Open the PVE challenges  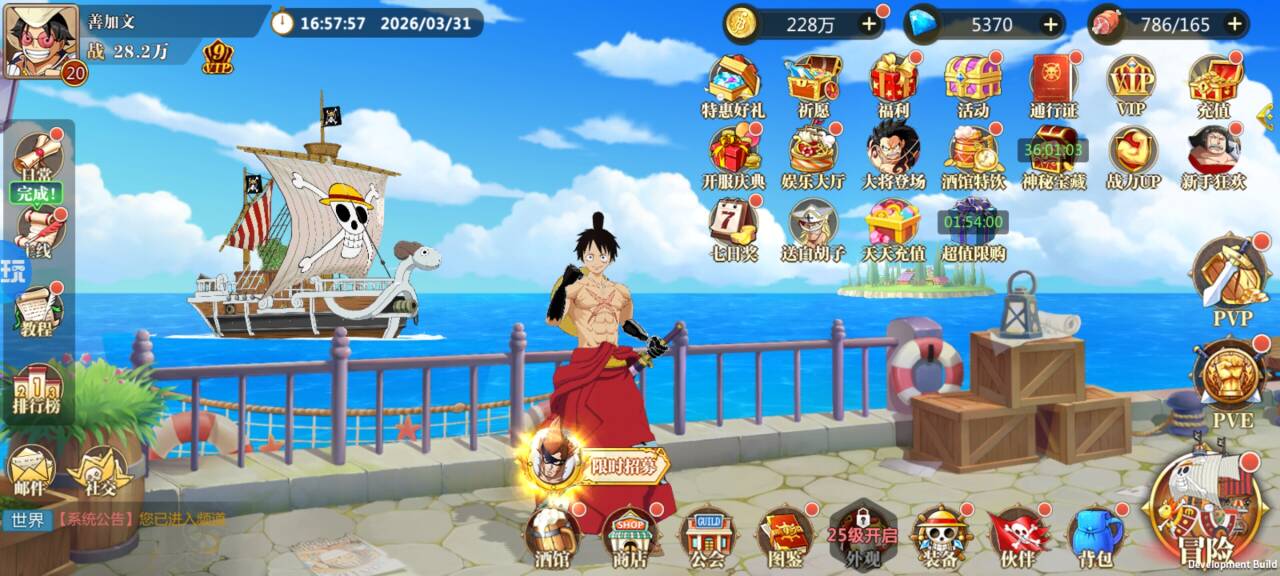1231,380
